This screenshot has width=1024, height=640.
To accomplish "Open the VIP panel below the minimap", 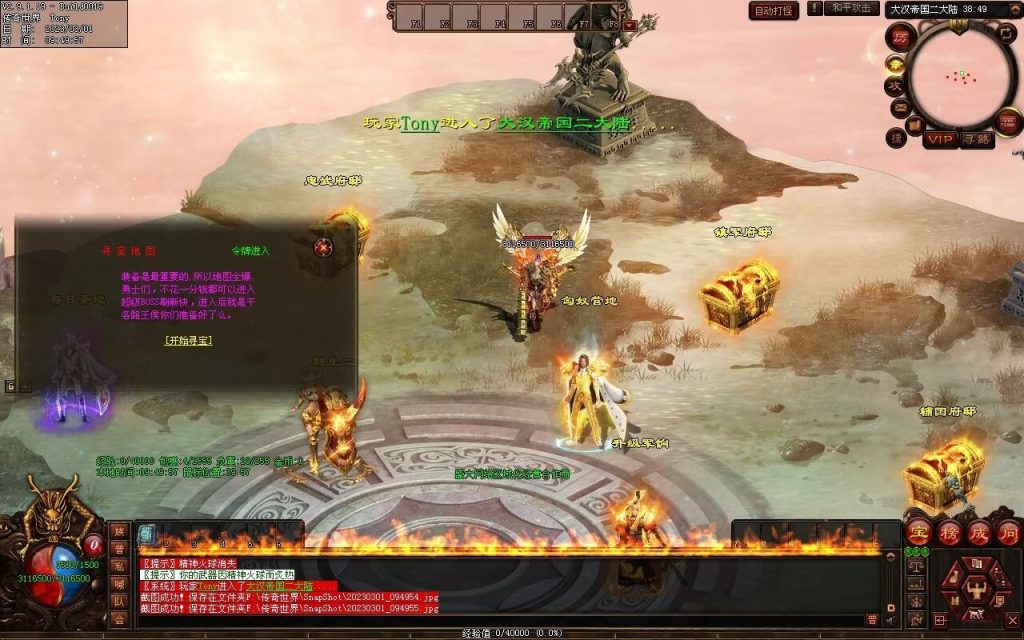I will point(940,139).
